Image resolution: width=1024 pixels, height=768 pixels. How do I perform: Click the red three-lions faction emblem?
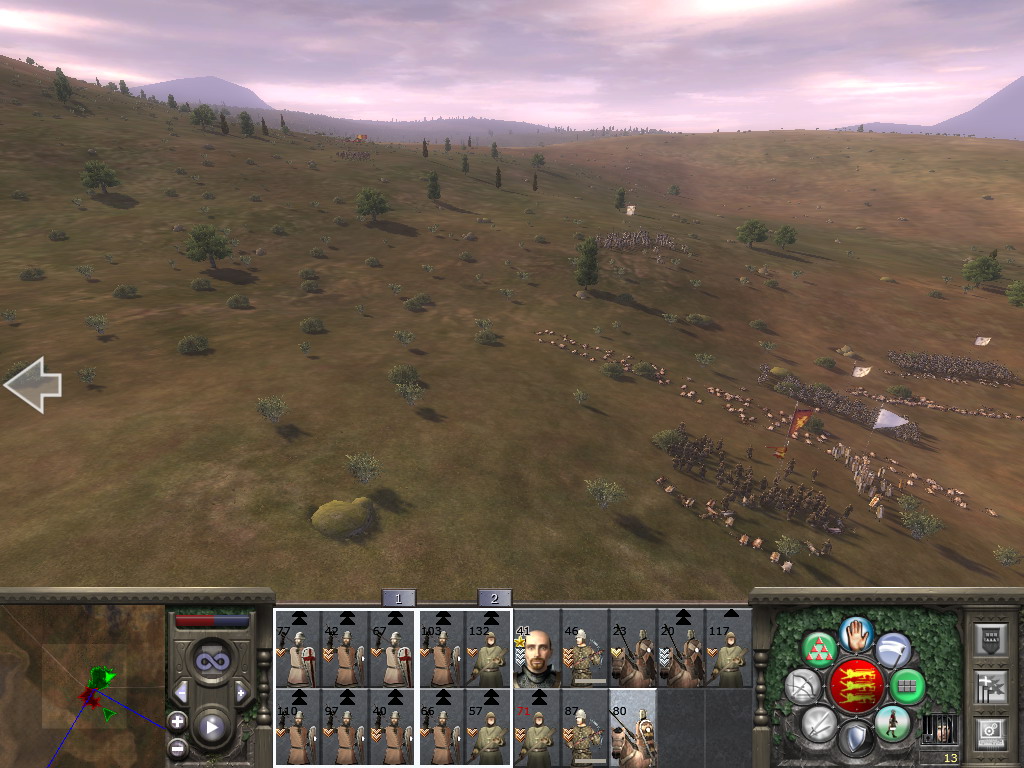click(x=856, y=686)
